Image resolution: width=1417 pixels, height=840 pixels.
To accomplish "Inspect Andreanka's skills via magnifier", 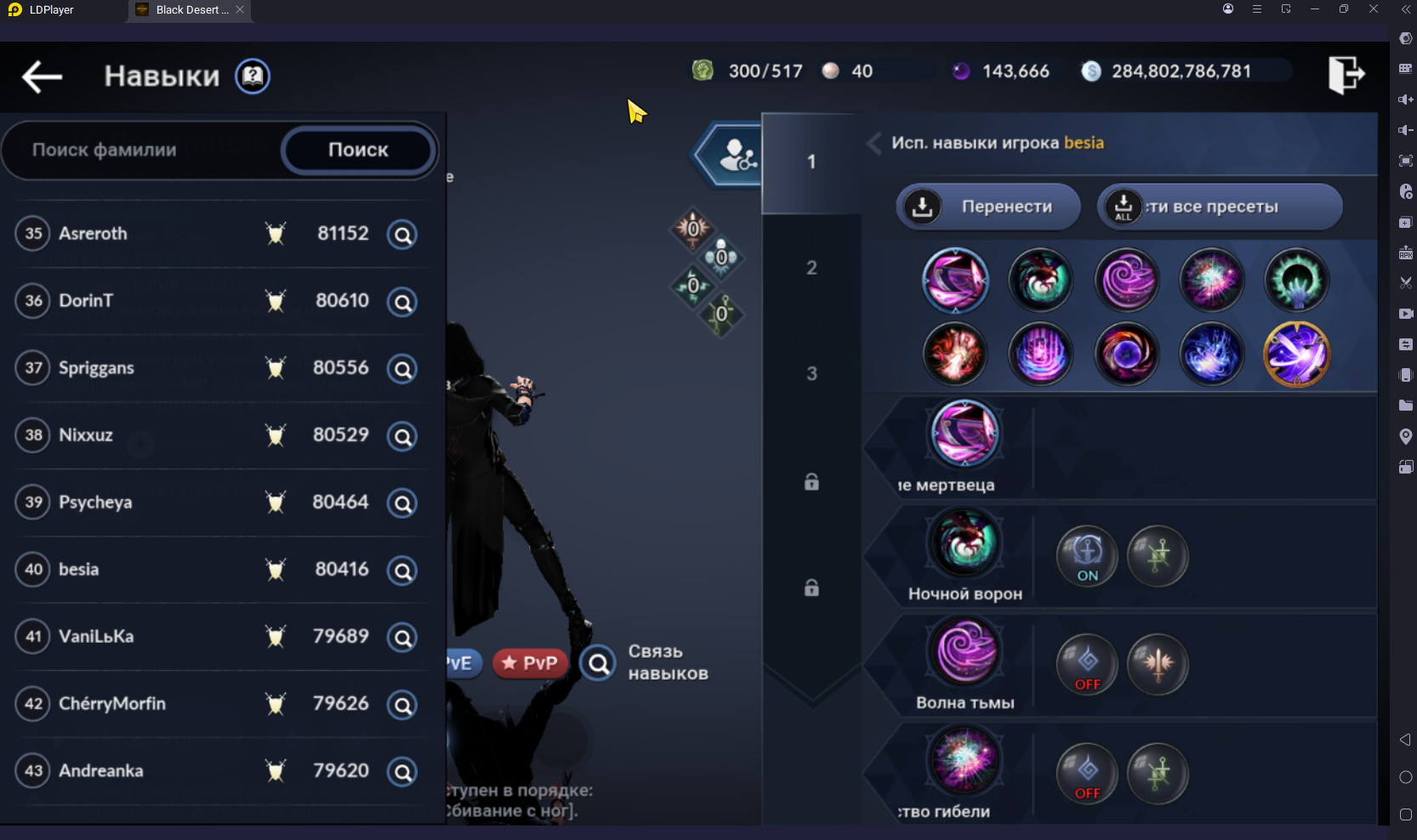I will (402, 772).
